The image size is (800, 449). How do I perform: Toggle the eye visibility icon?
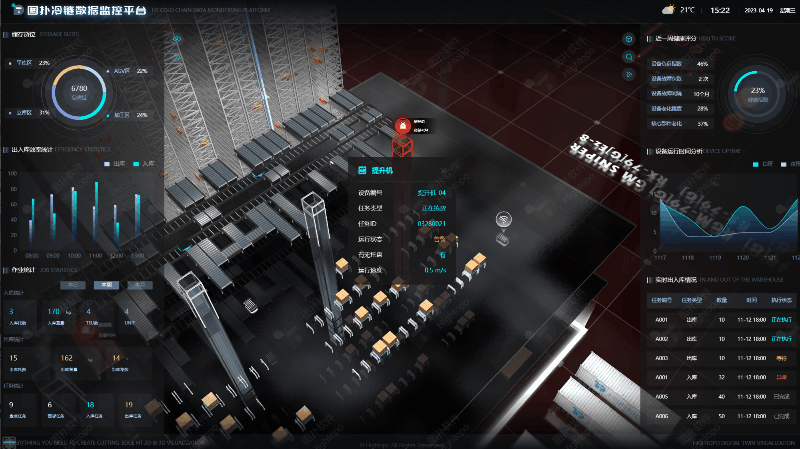[x=176, y=39]
